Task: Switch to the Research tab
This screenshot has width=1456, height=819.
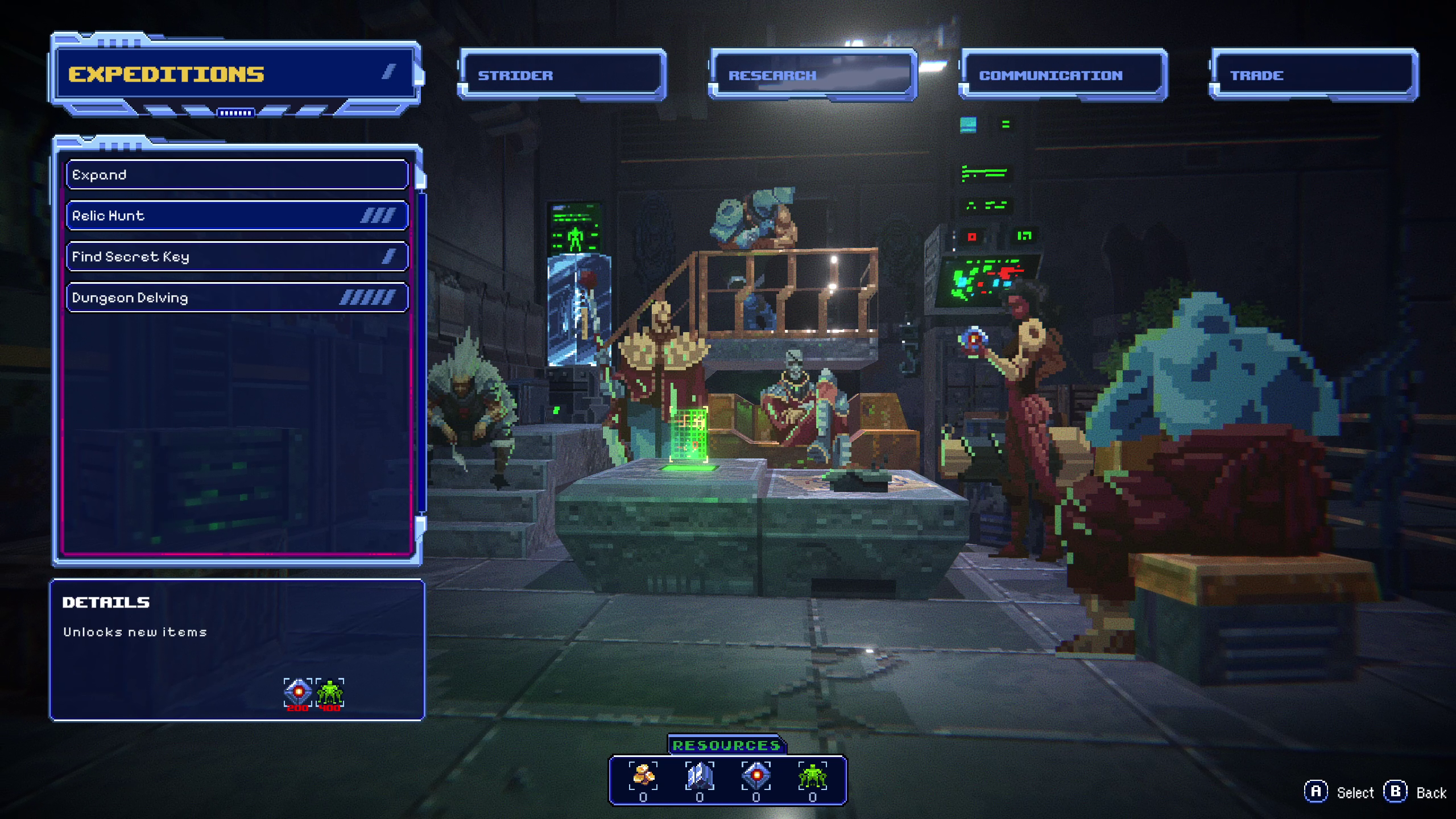Action: click(x=812, y=75)
